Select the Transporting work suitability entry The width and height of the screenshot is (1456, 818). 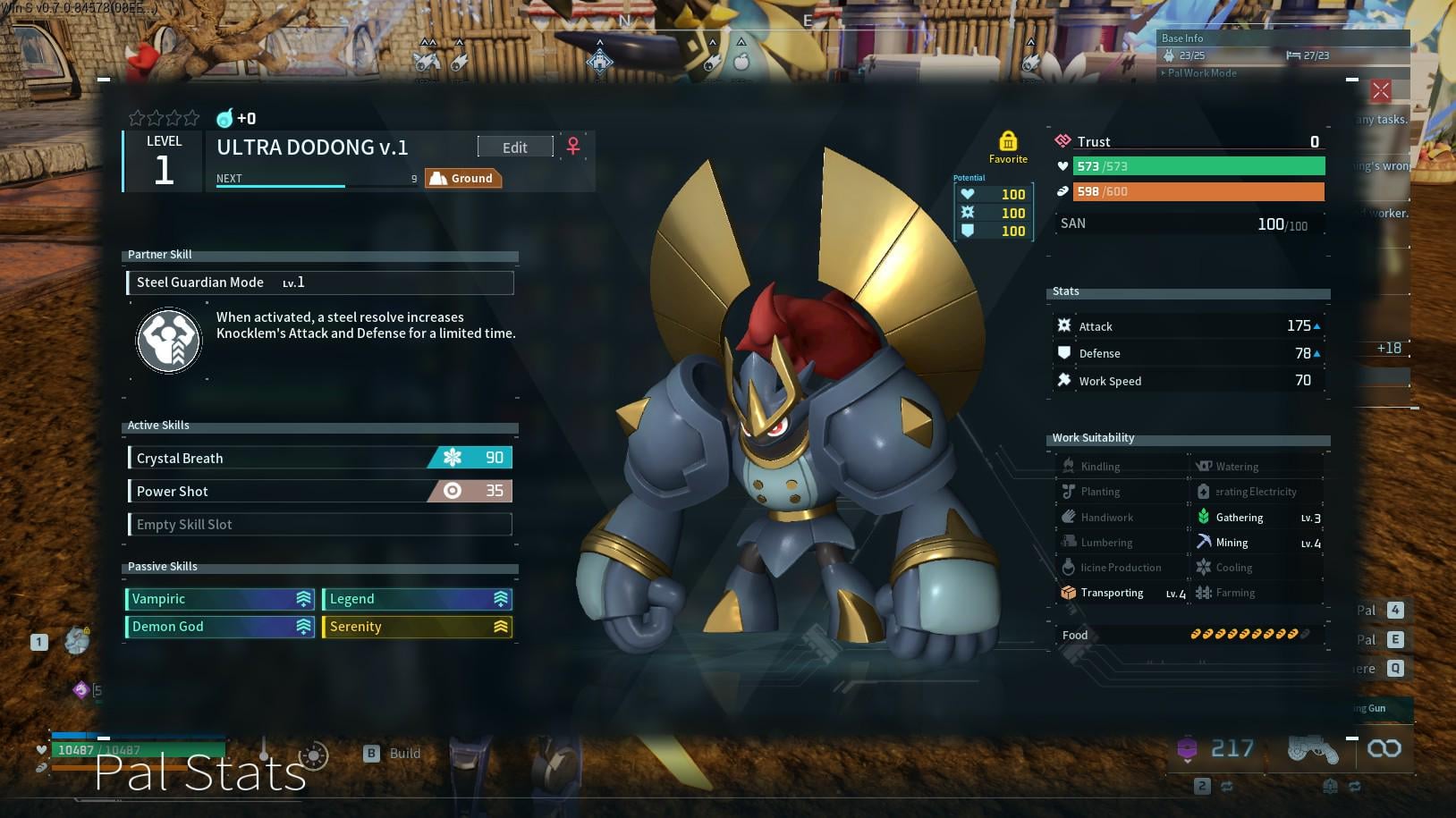pos(1122,593)
